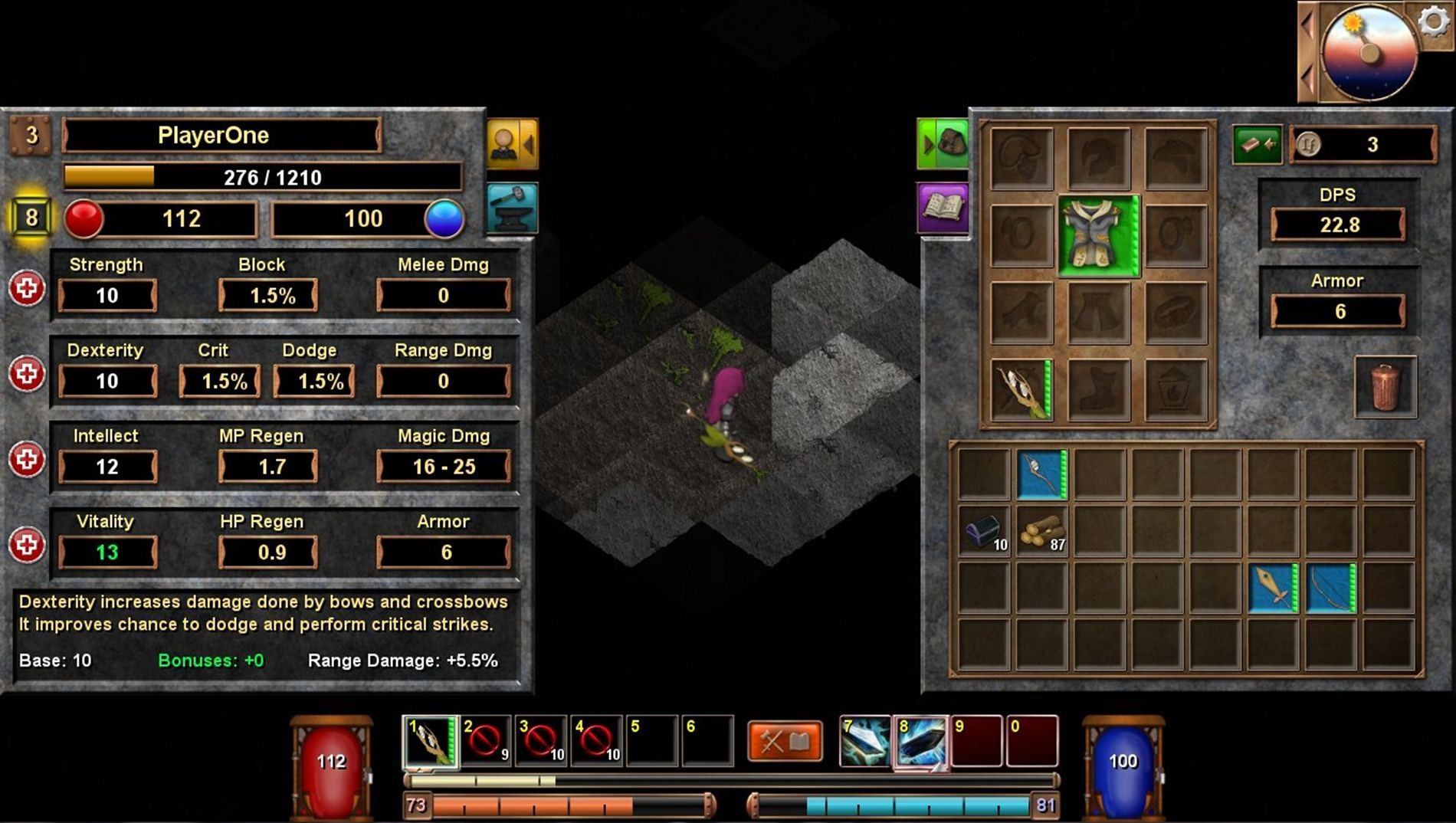Click the trash can to discard
The width and height of the screenshot is (1456, 823).
pyautogui.click(x=1385, y=387)
